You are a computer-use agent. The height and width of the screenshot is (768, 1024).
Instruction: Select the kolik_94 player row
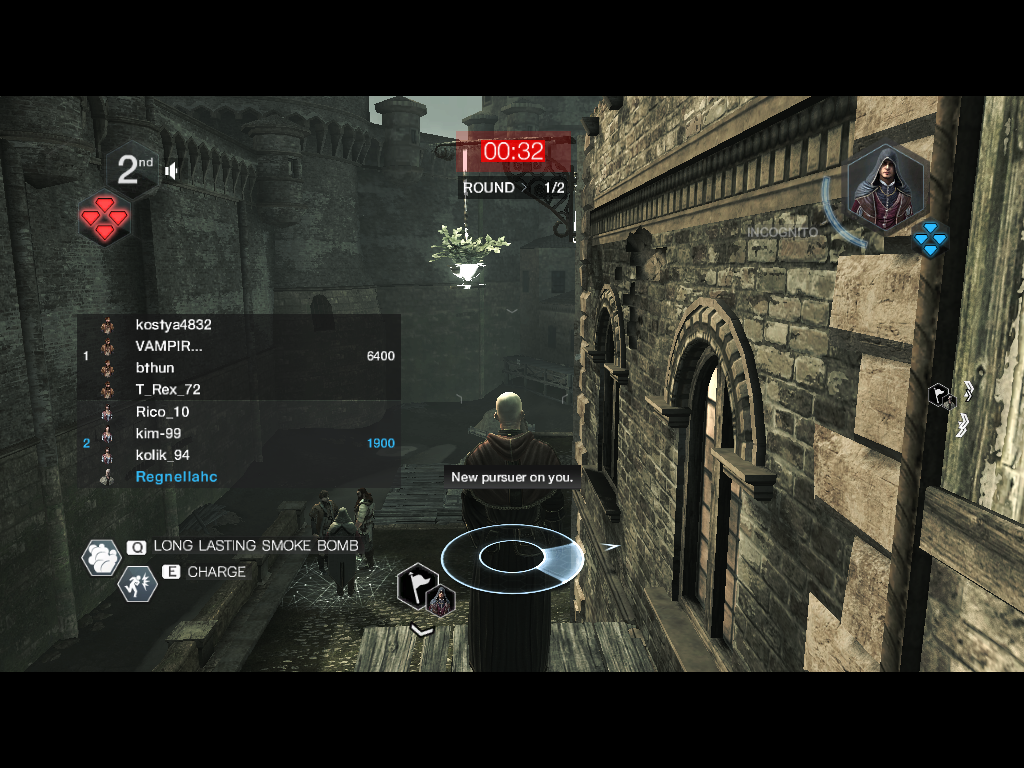pos(162,455)
